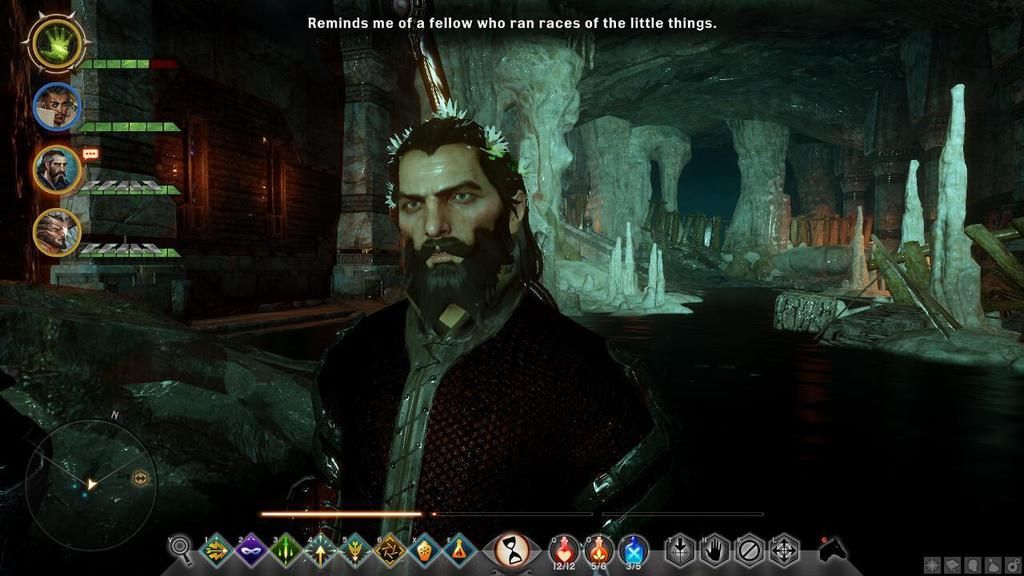
Task: Select Dorian's party portrait
Action: 57,106
